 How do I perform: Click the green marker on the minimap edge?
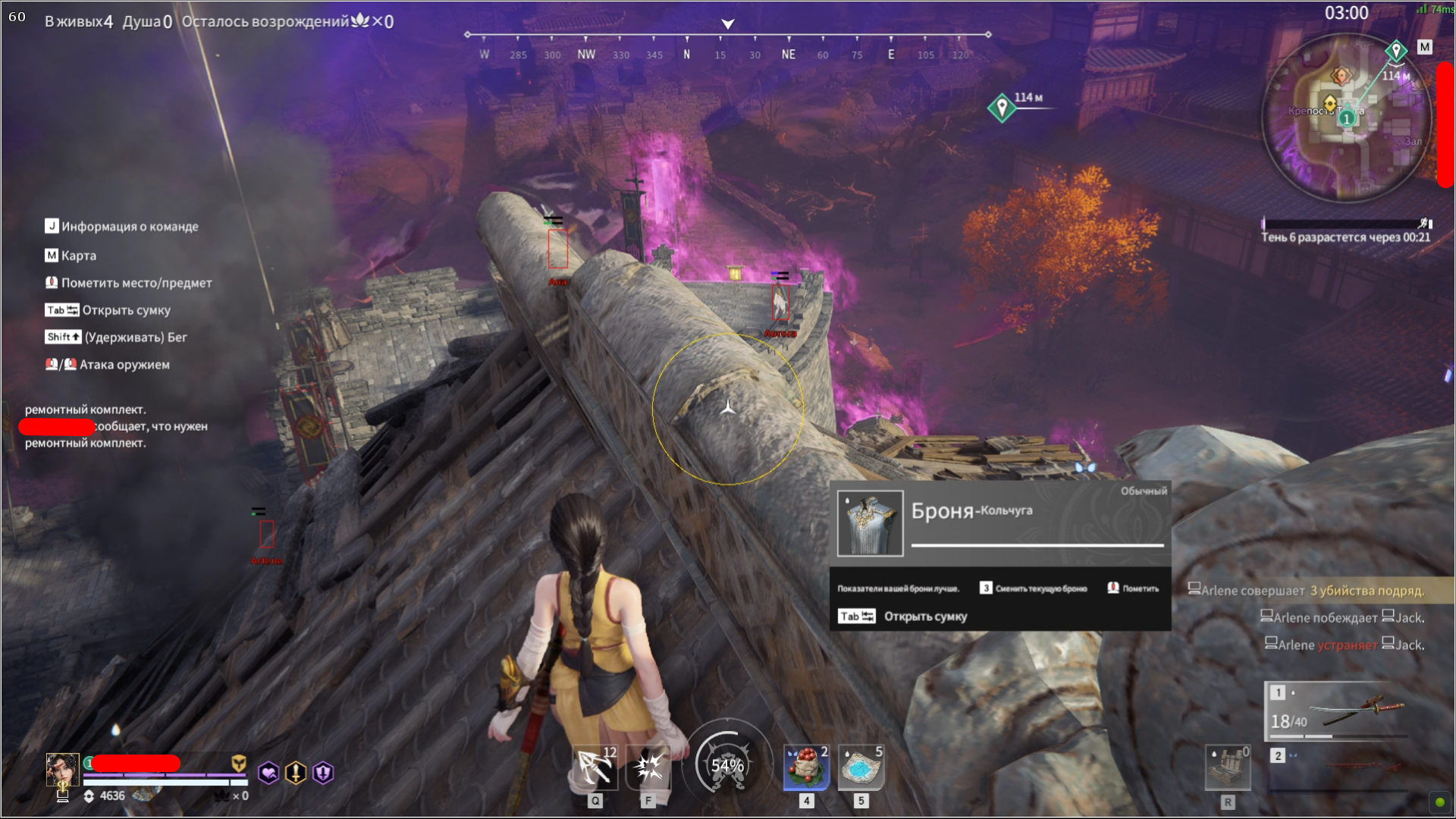click(x=1396, y=51)
